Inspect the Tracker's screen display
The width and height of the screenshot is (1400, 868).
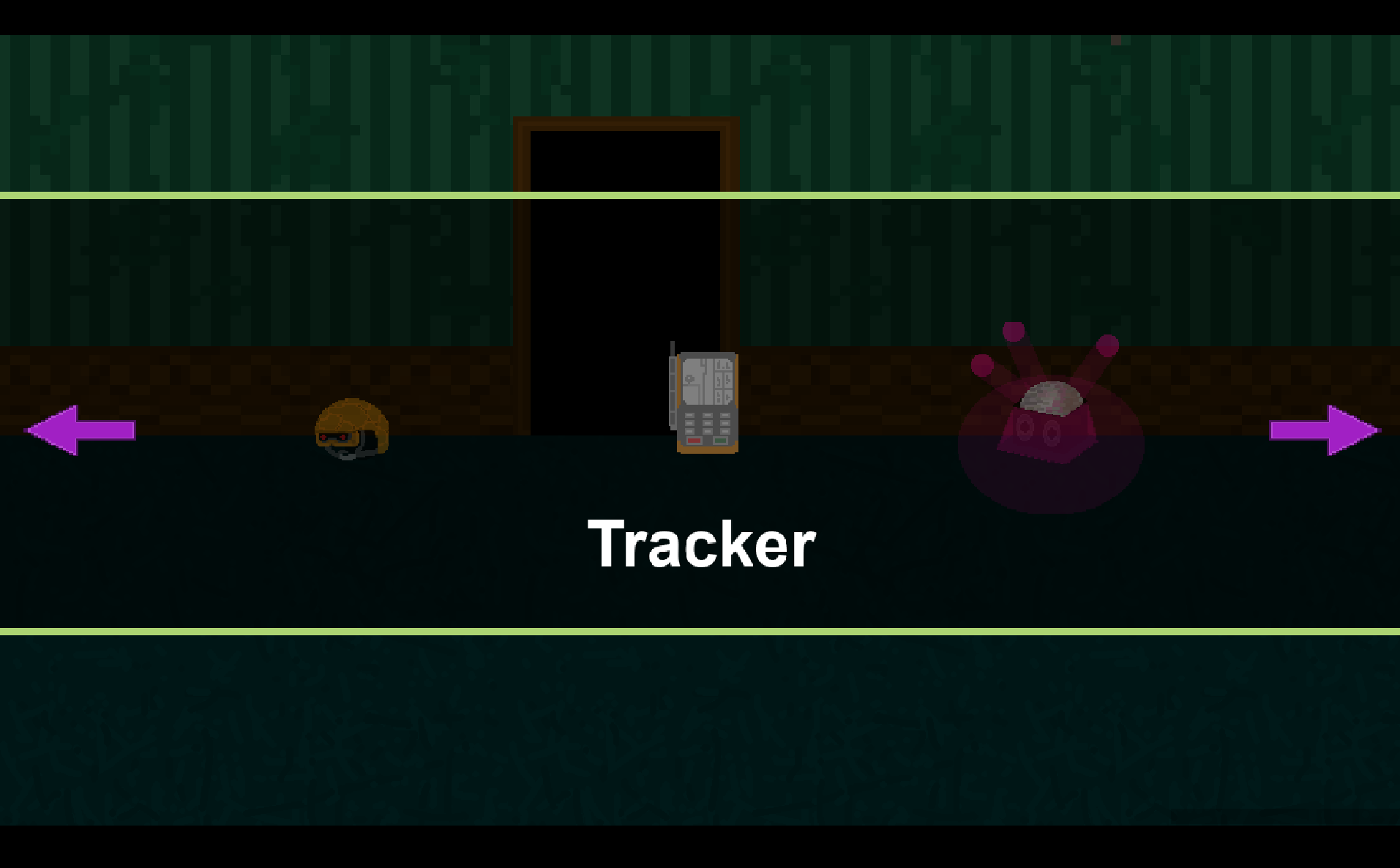tap(706, 381)
